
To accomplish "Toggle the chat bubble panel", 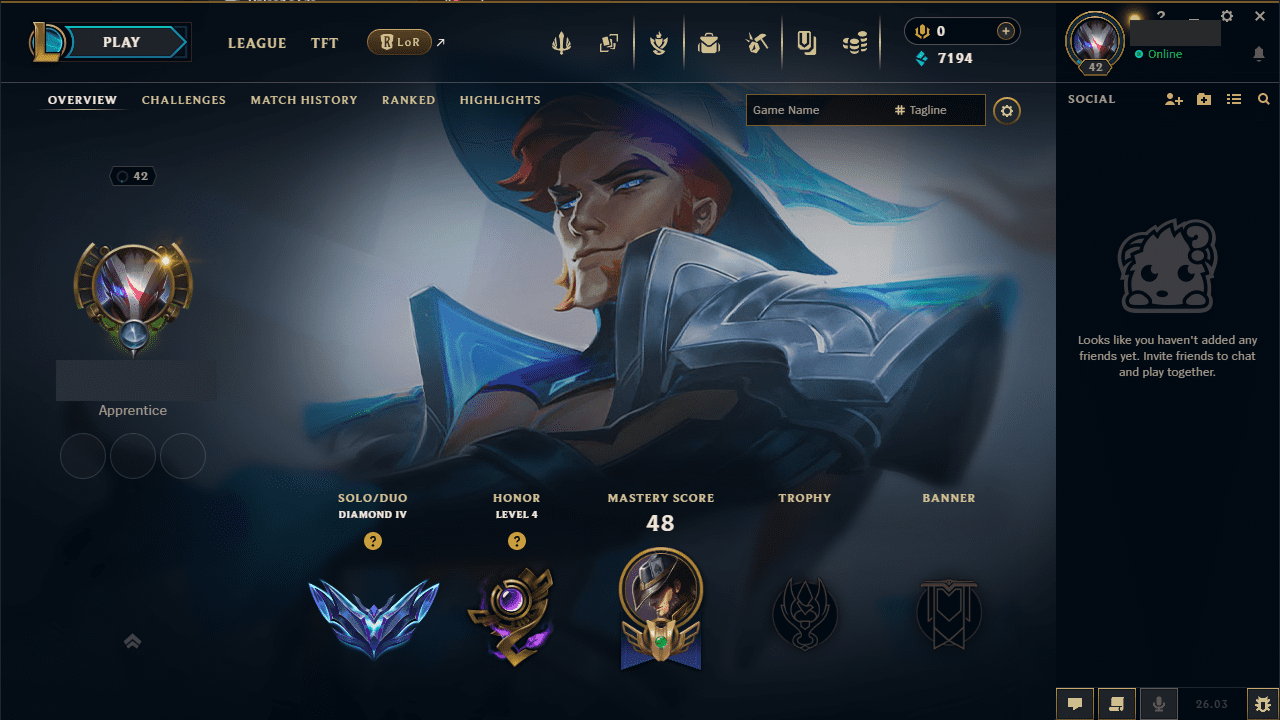I will (1075, 703).
